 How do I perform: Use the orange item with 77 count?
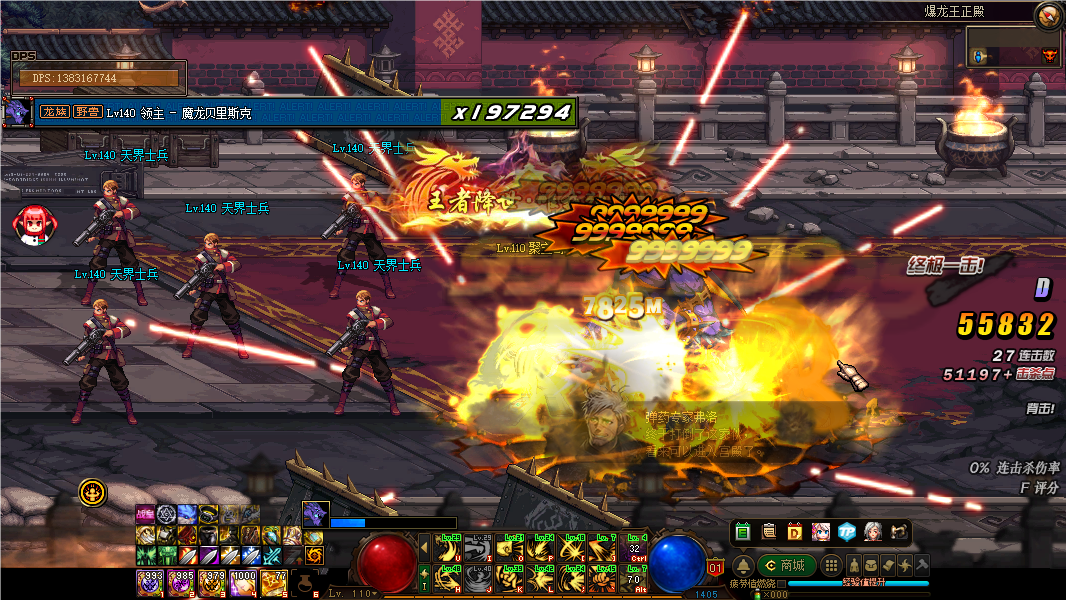(273, 583)
